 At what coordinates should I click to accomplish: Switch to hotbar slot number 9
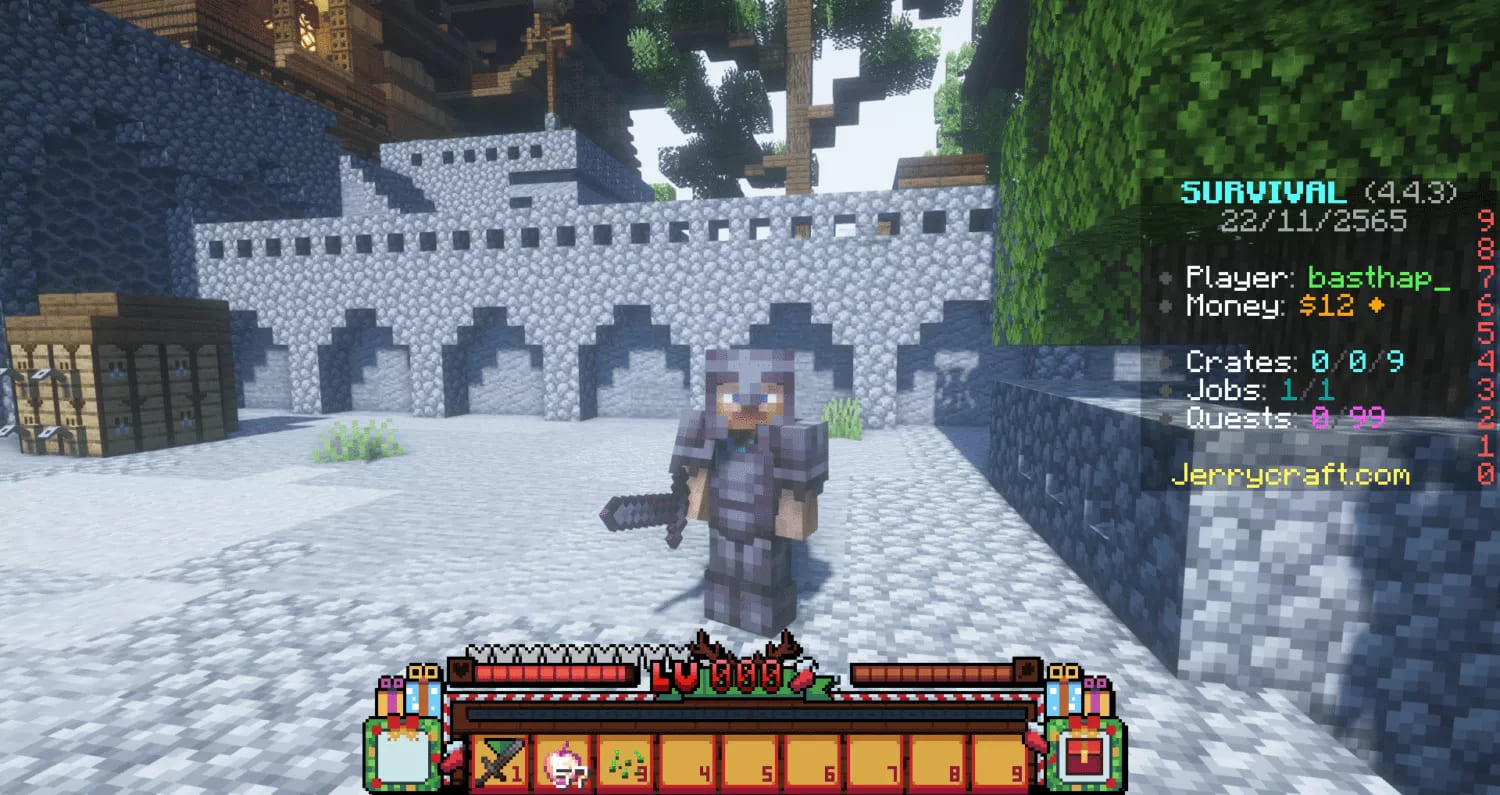click(1002, 764)
